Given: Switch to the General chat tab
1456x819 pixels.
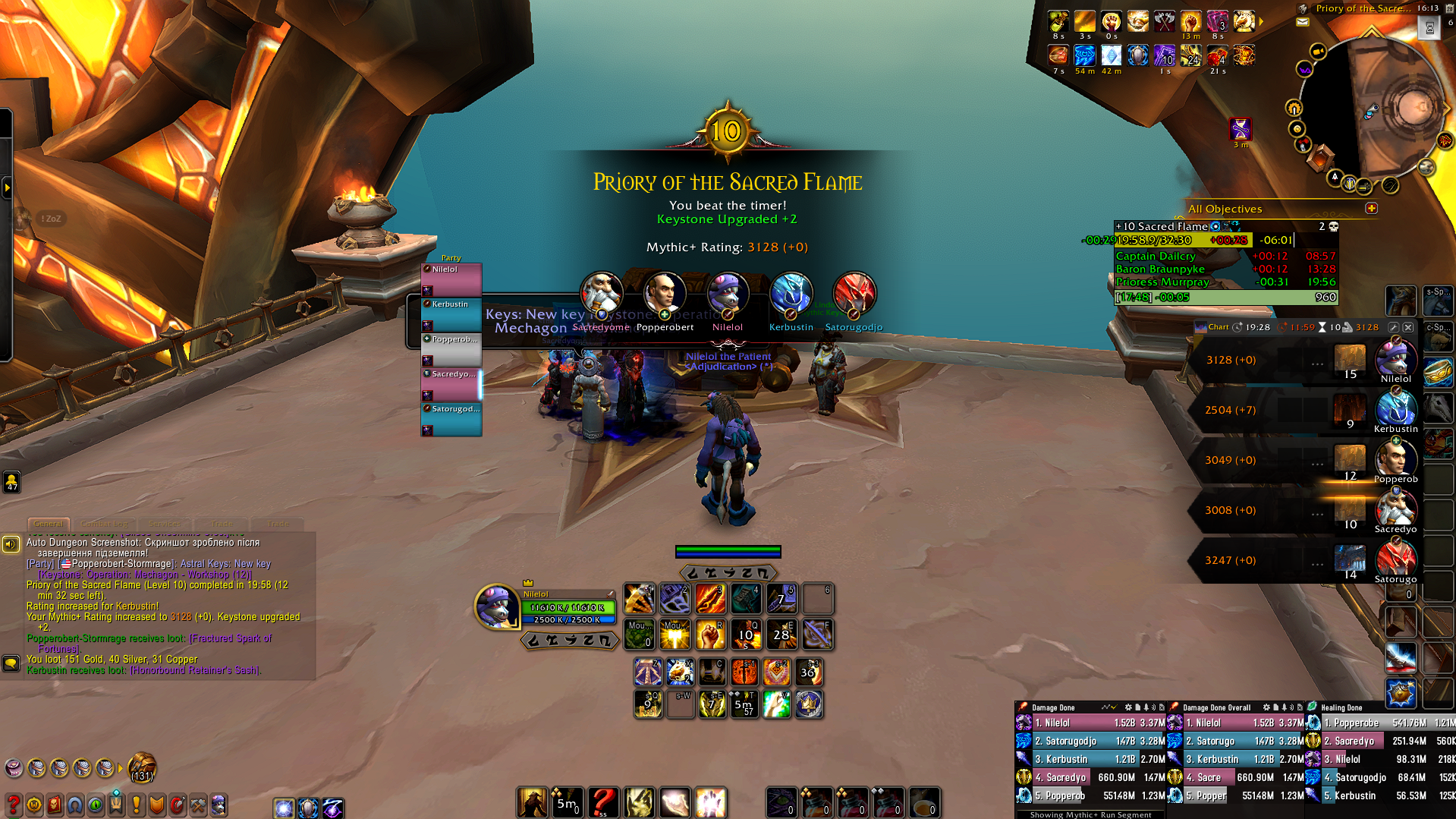Looking at the screenshot, I should pos(48,524).
